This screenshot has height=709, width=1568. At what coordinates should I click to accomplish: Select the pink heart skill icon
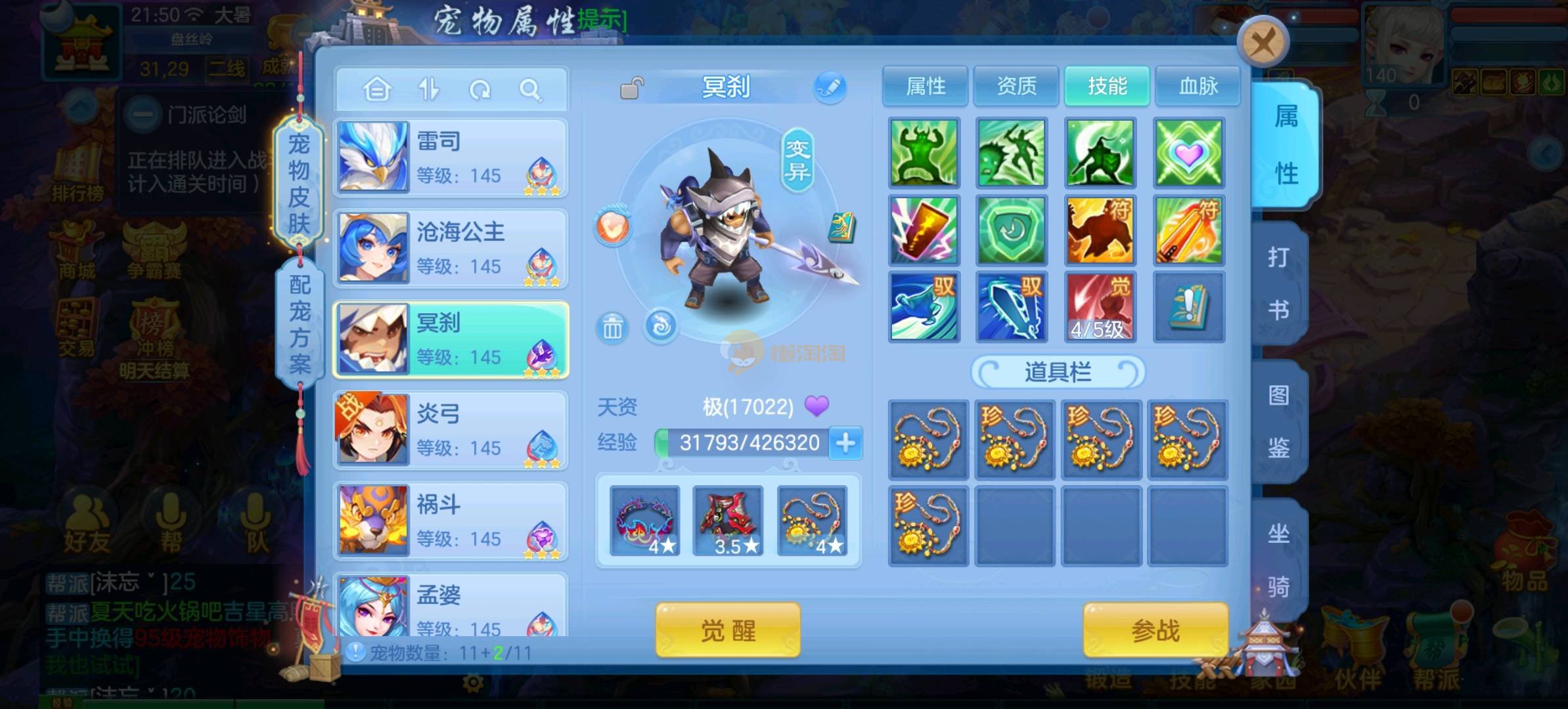tap(1188, 153)
